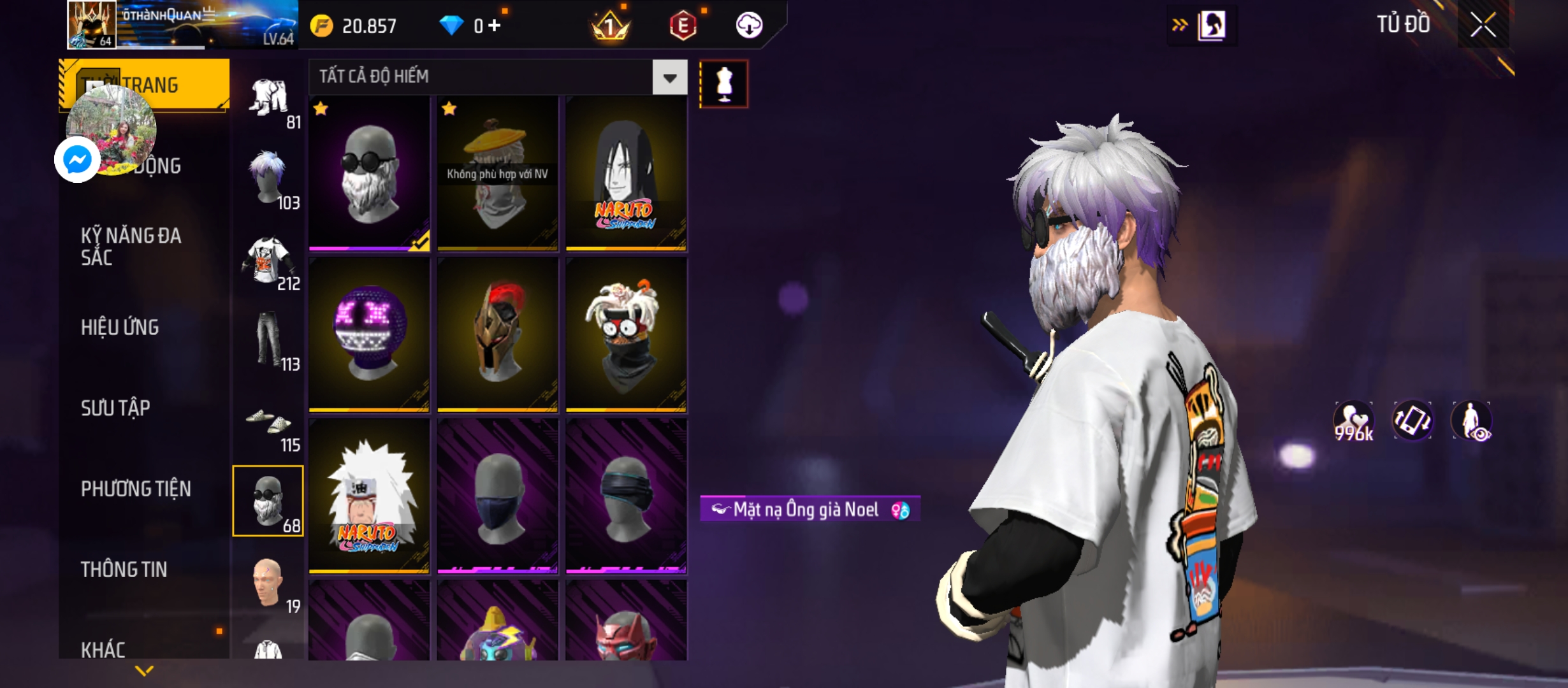Tap the Messenger chat head overlay
Image resolution: width=1568 pixels, height=688 pixels.
point(78,159)
